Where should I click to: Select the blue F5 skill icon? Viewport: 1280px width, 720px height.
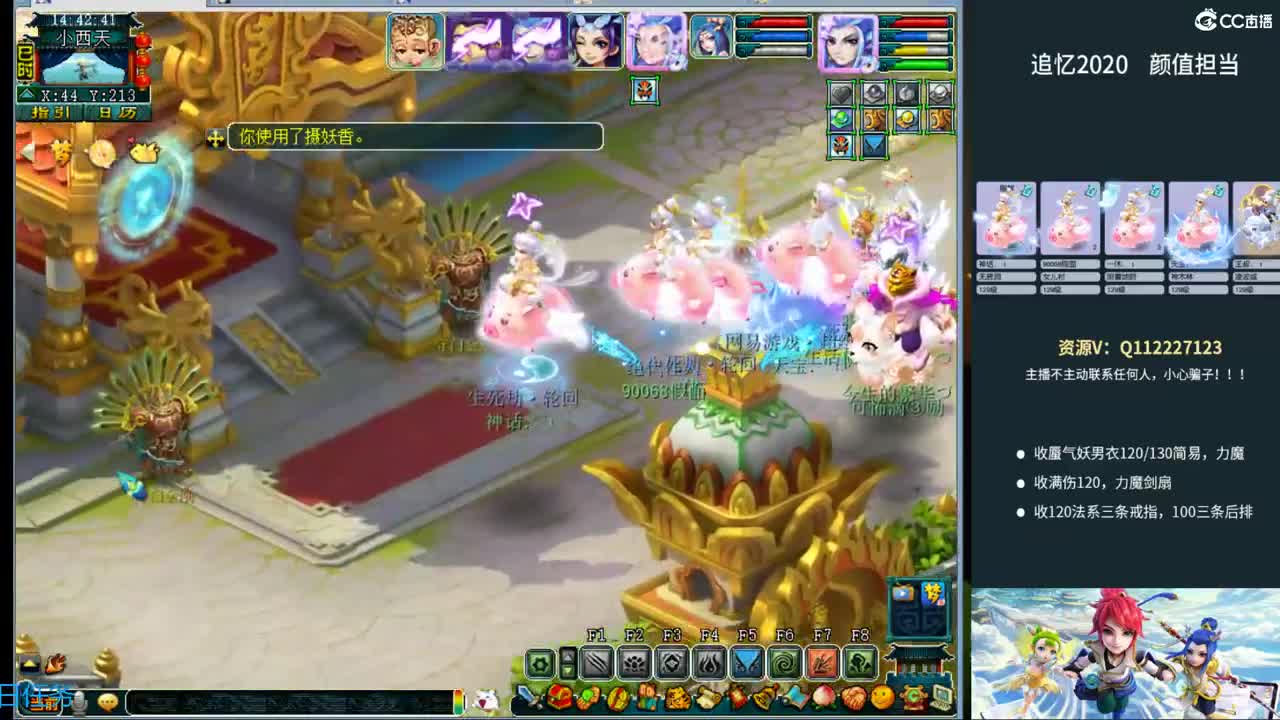click(747, 662)
